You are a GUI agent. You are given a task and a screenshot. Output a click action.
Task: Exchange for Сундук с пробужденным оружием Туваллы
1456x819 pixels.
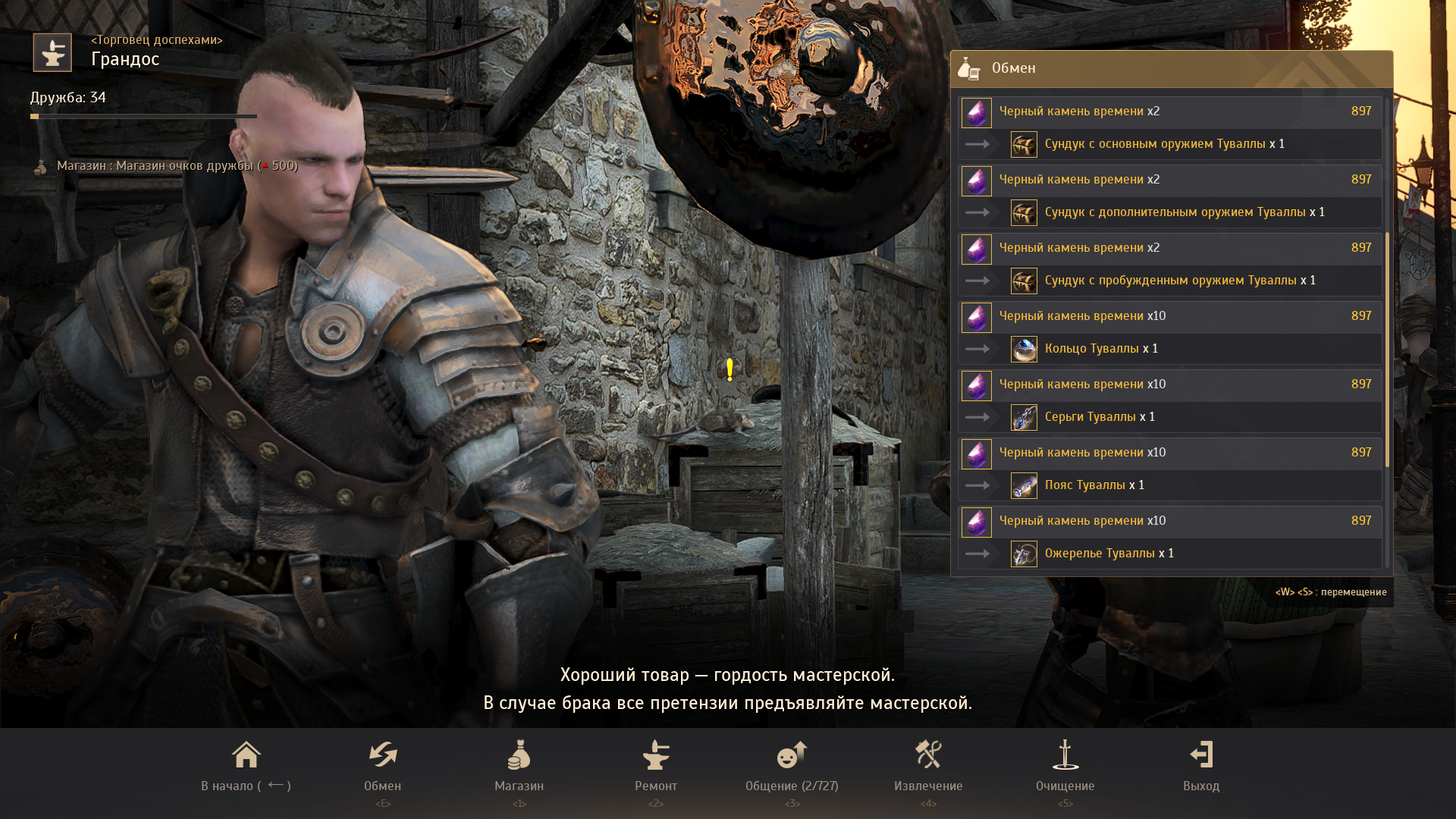tap(1169, 265)
